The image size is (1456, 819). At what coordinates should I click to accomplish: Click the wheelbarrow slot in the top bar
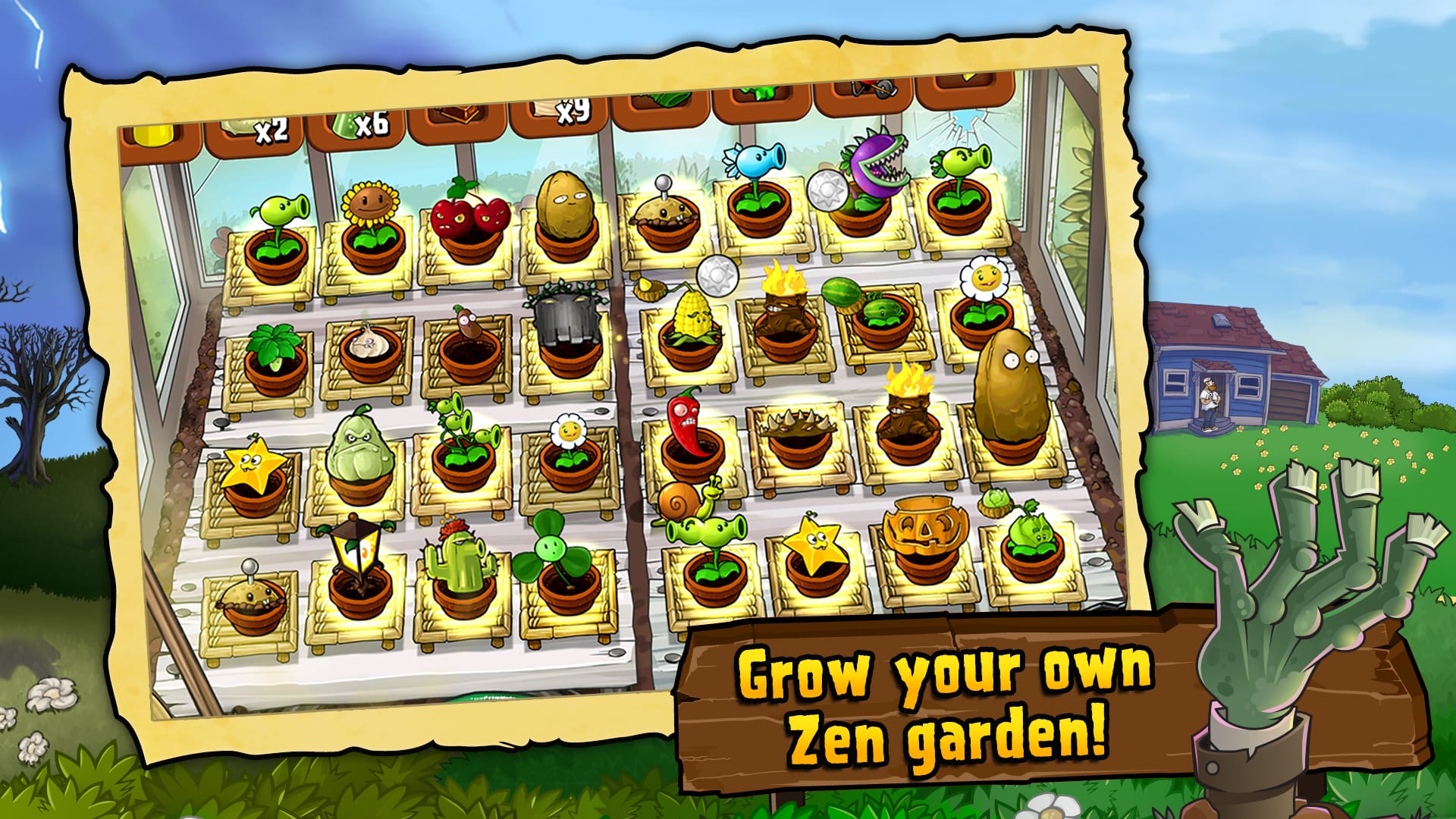point(870,89)
